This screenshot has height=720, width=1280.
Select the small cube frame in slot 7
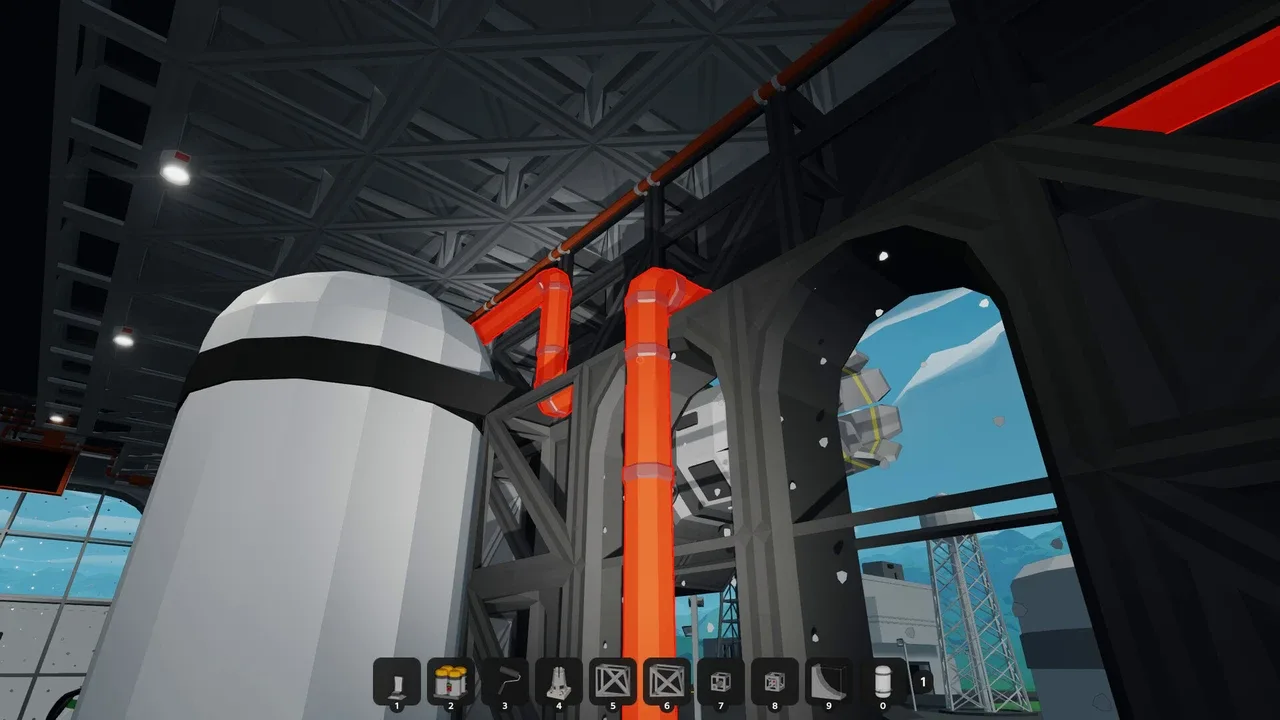721,681
